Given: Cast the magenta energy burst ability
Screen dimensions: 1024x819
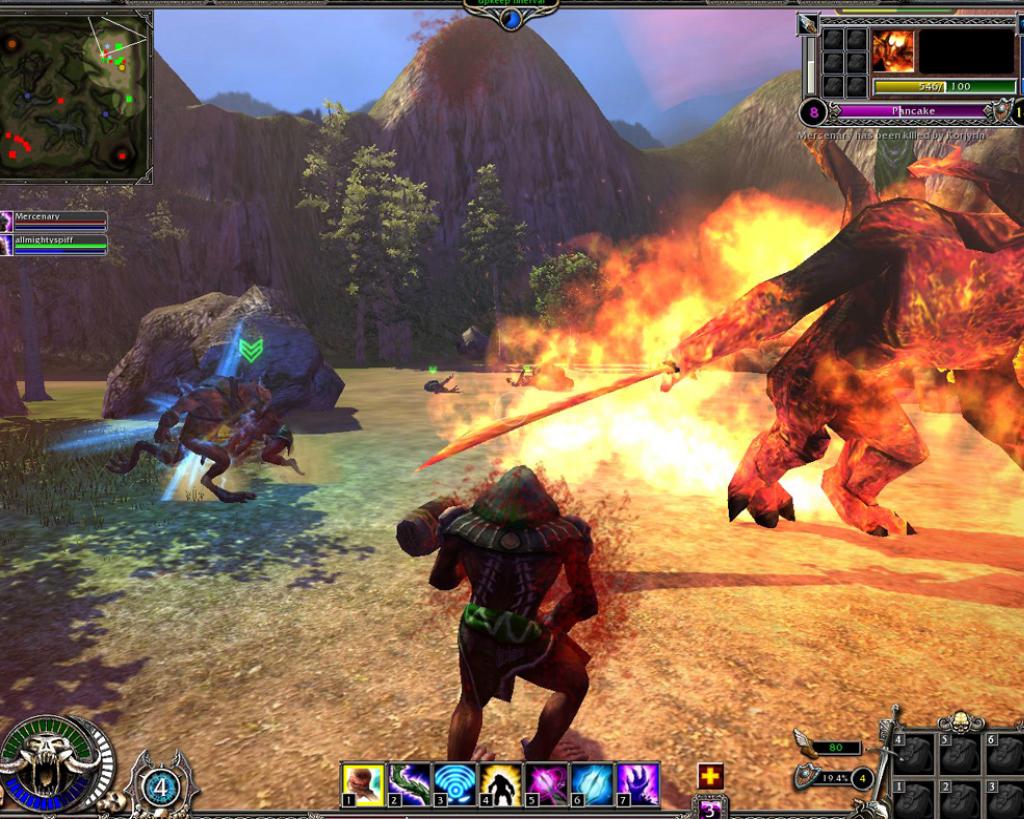Looking at the screenshot, I should click(x=546, y=784).
